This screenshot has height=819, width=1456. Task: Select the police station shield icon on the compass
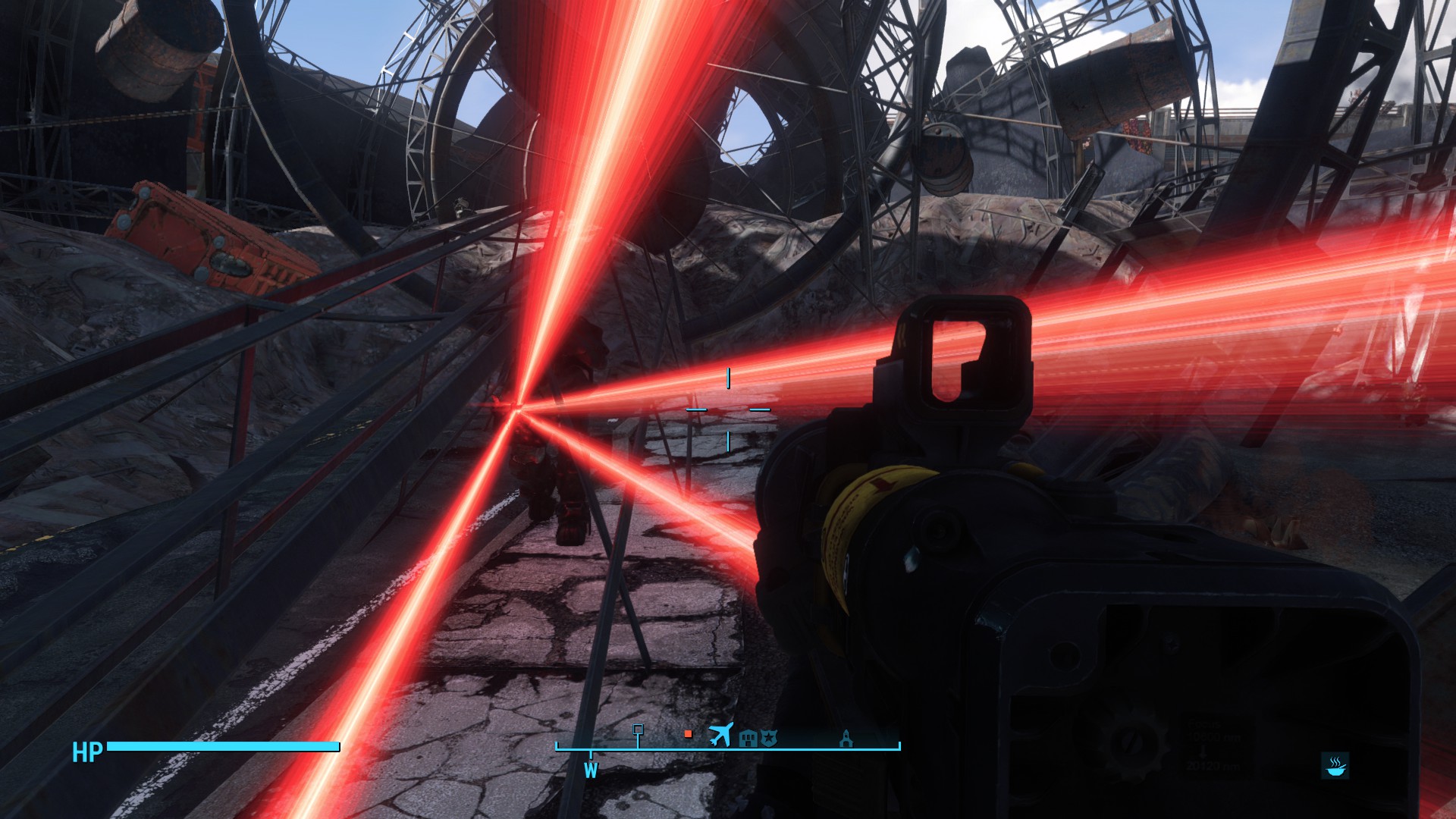pos(769,737)
